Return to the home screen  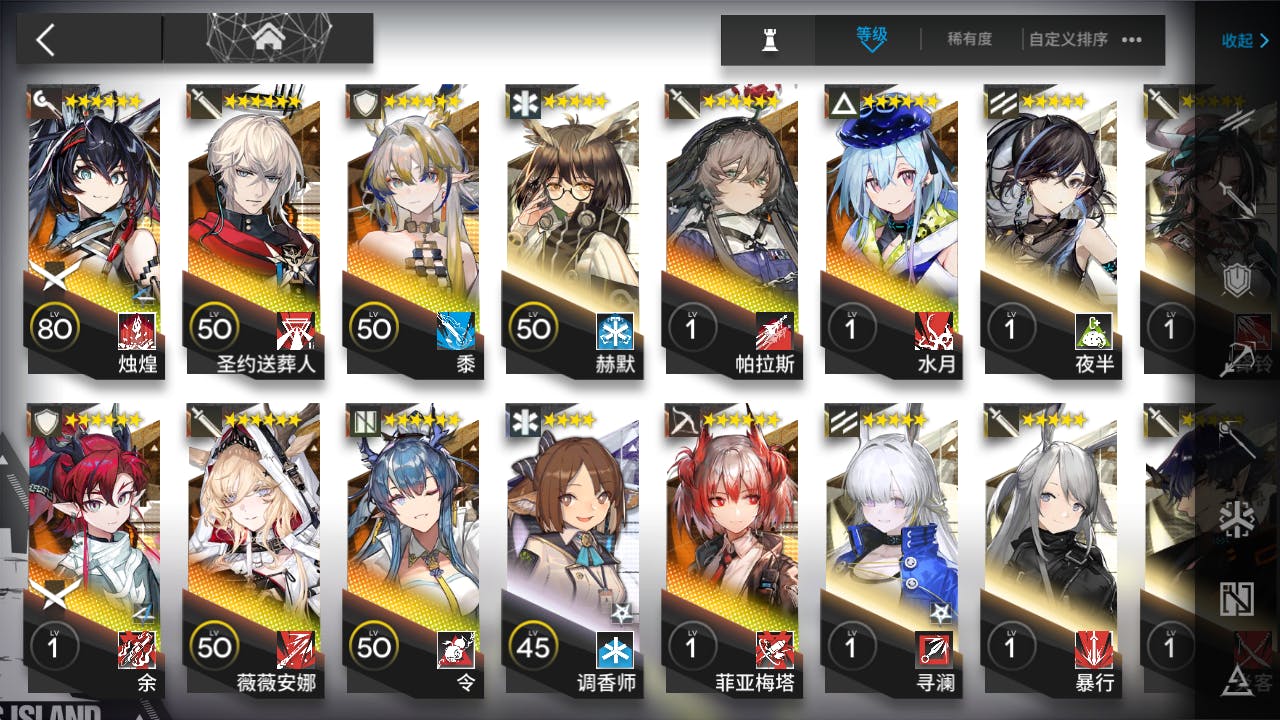click(268, 39)
